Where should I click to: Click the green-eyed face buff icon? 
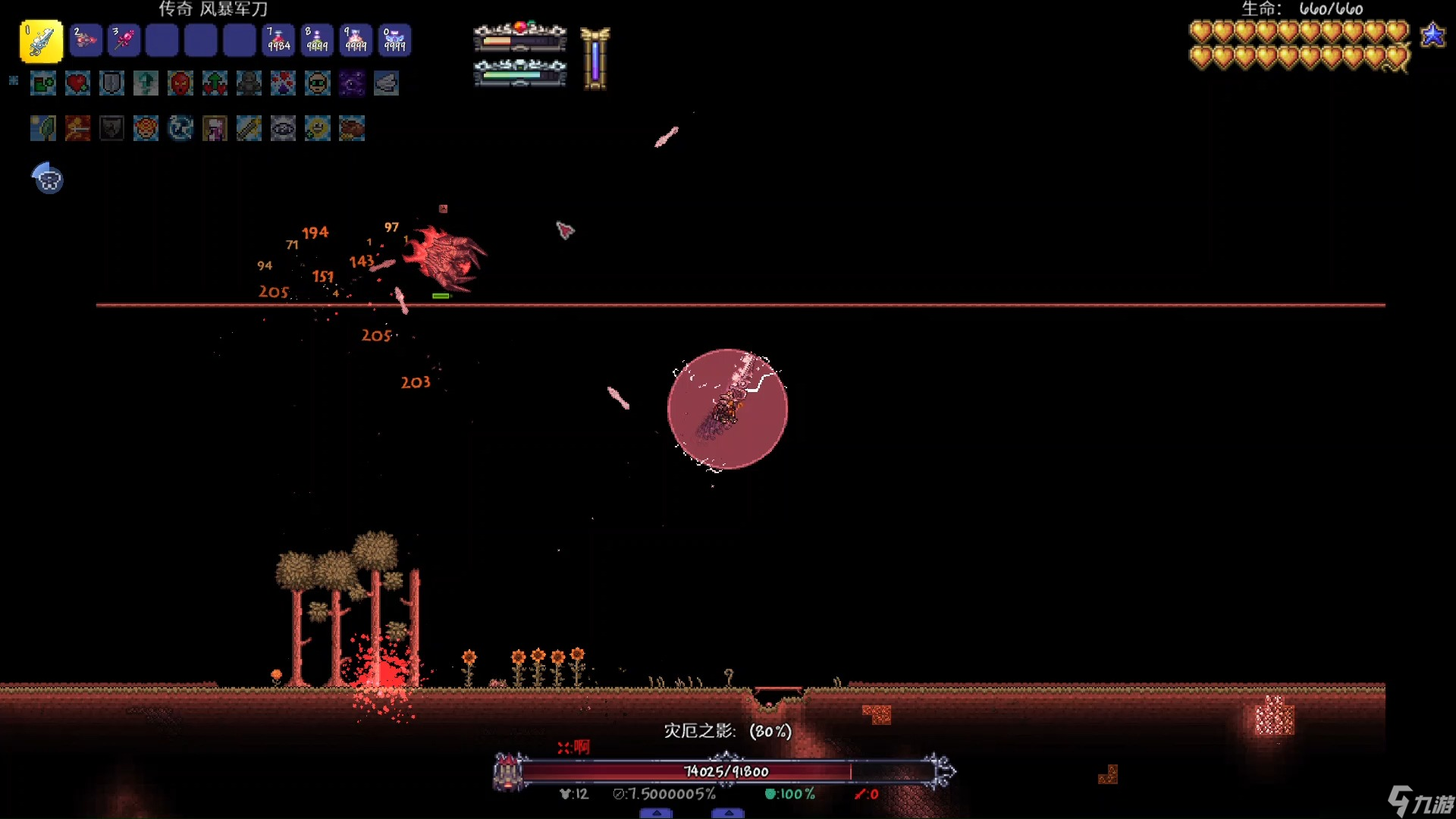318,83
